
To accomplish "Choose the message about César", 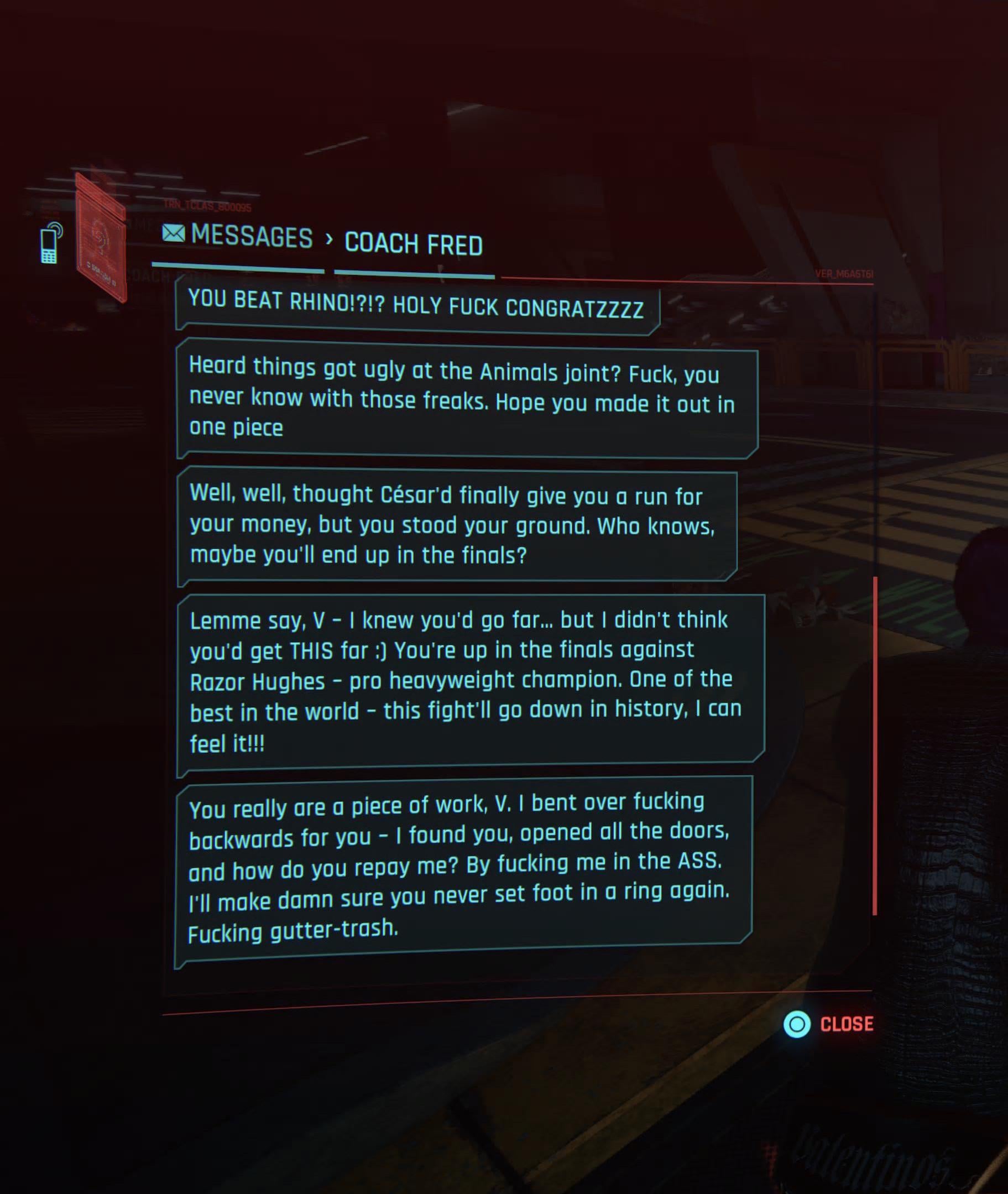I will pos(456,526).
